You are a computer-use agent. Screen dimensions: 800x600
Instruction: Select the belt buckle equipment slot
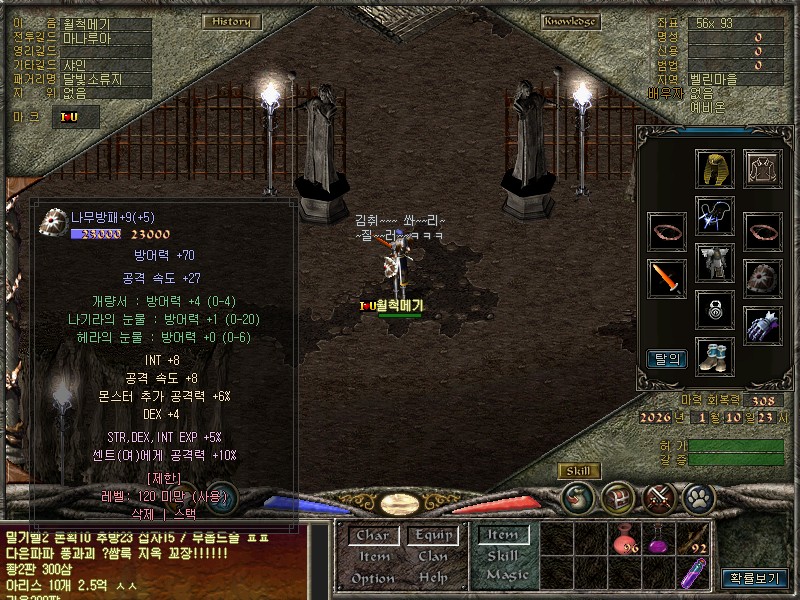[715, 309]
